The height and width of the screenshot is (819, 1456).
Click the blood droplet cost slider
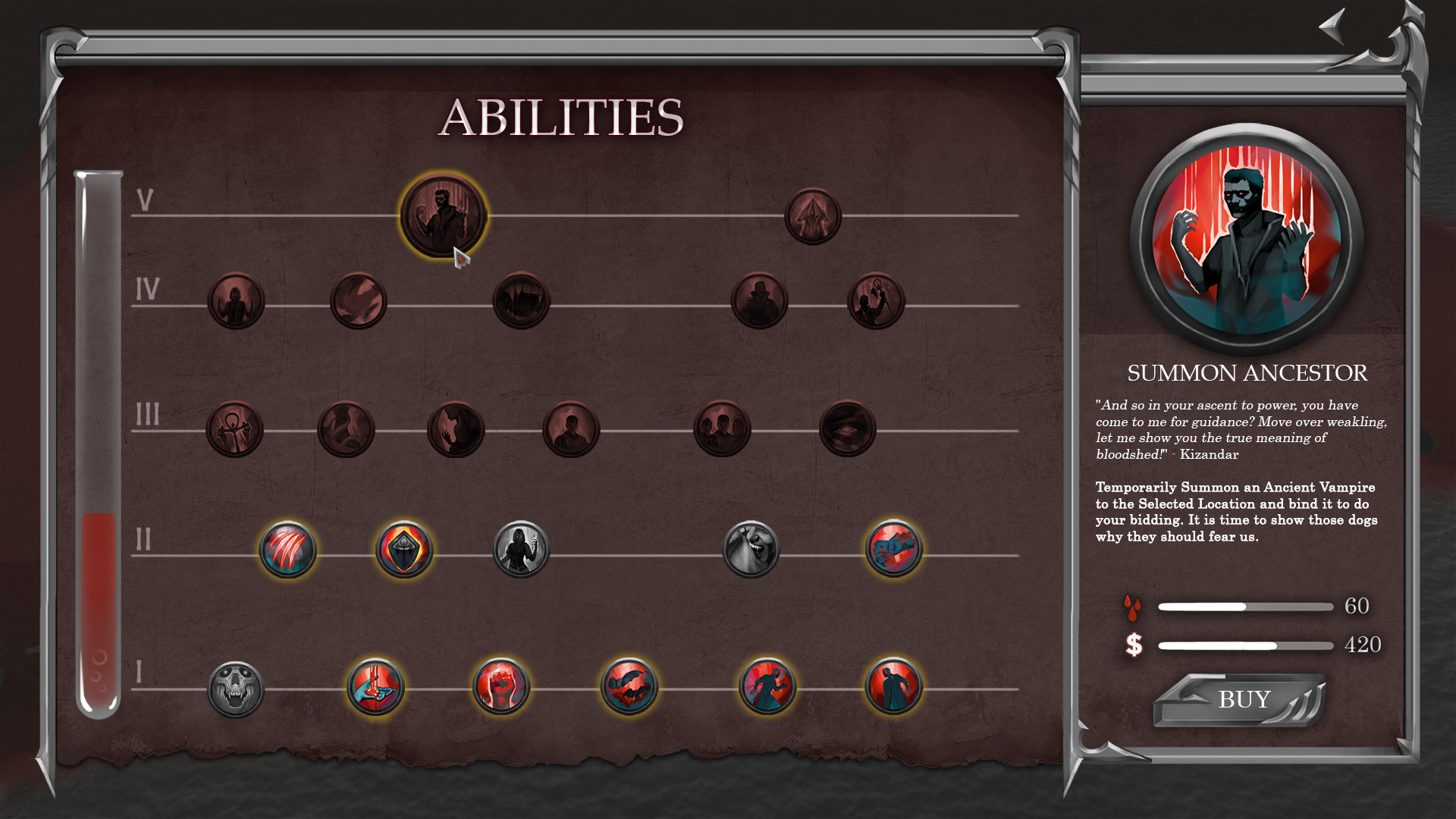pos(1244,606)
